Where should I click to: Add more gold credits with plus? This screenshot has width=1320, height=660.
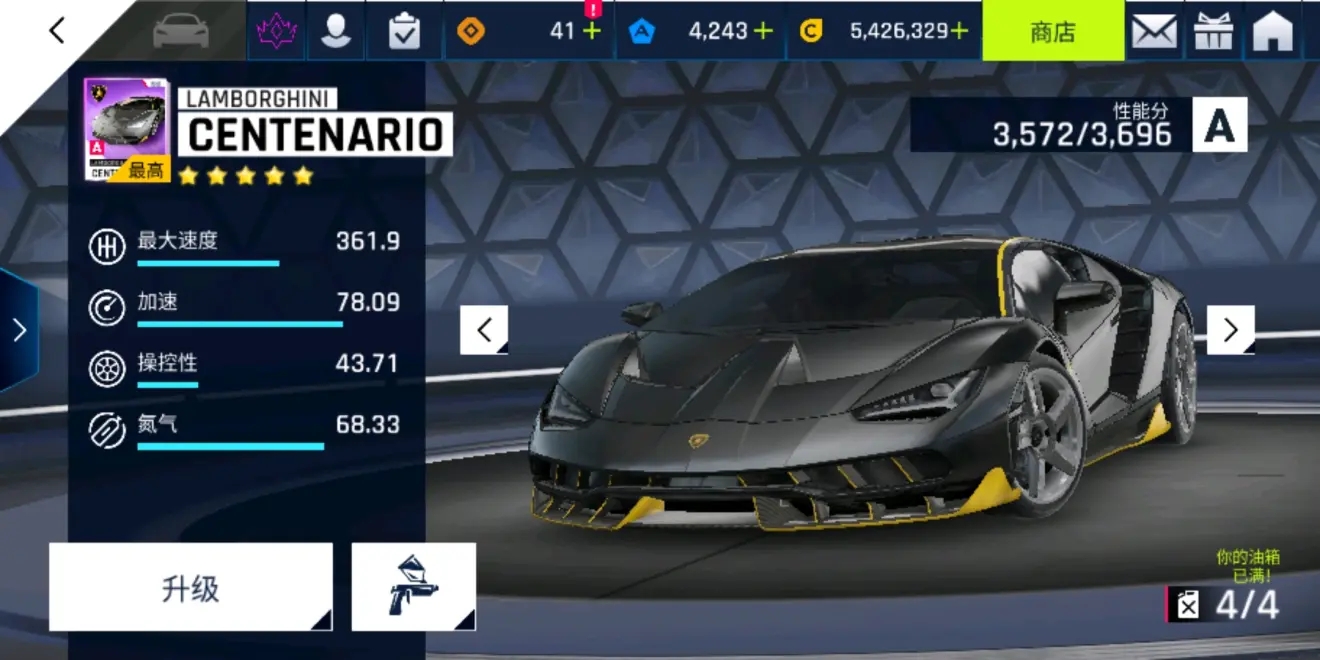coord(960,31)
